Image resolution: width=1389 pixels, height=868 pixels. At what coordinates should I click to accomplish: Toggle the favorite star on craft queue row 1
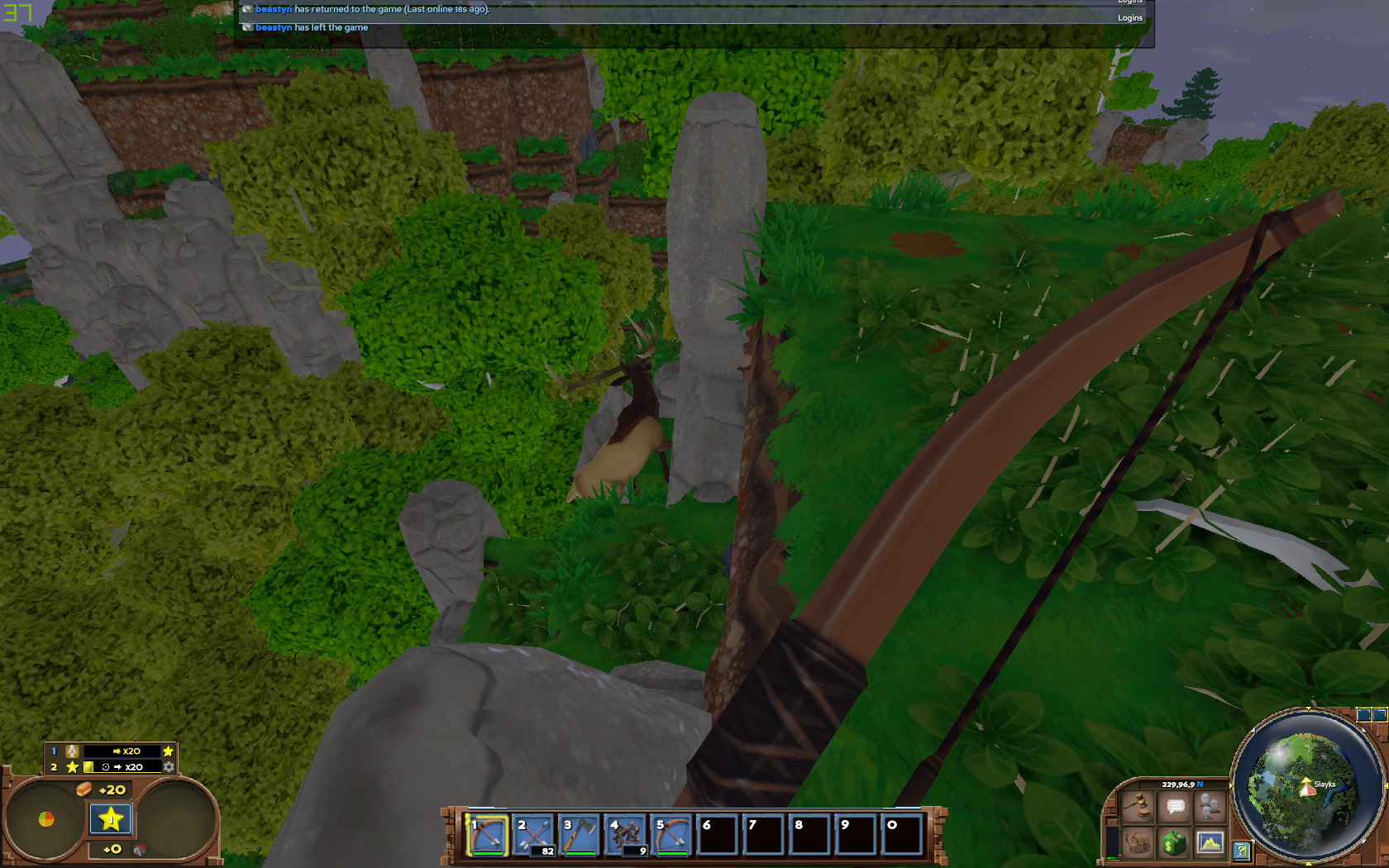click(x=168, y=752)
